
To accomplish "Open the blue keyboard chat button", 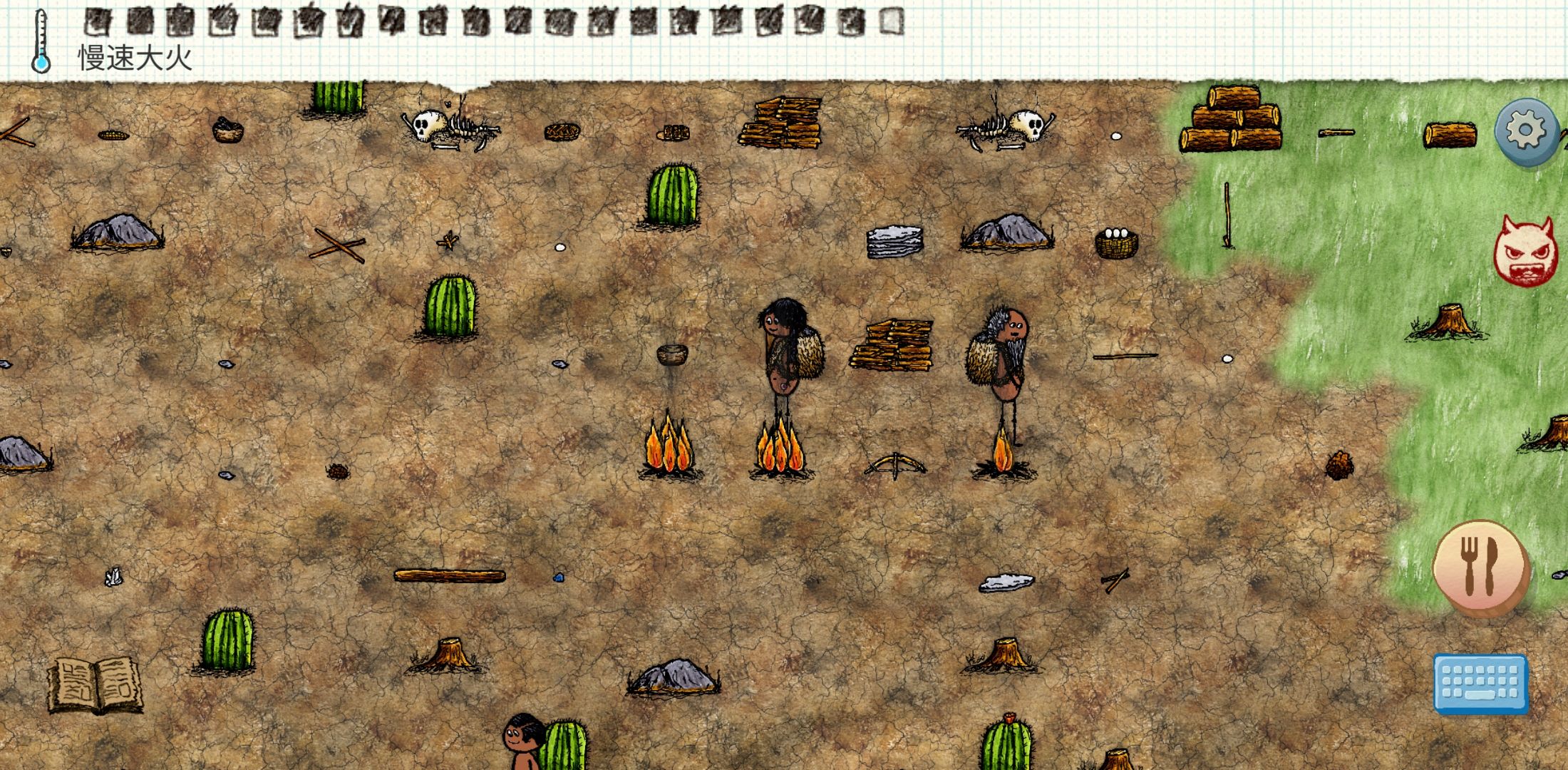I will pos(1480,683).
